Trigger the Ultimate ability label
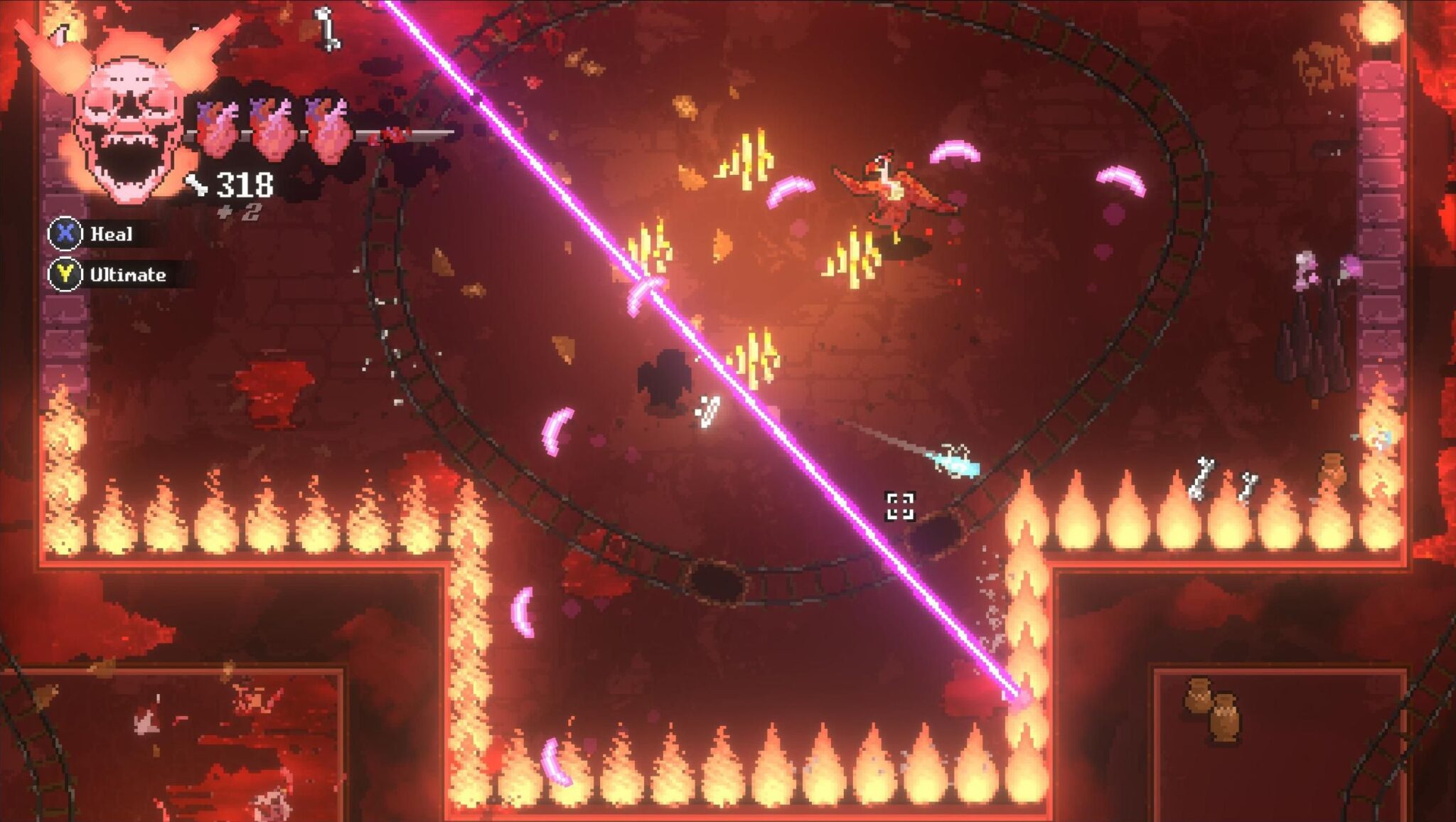The width and height of the screenshot is (1456, 822). tap(127, 275)
